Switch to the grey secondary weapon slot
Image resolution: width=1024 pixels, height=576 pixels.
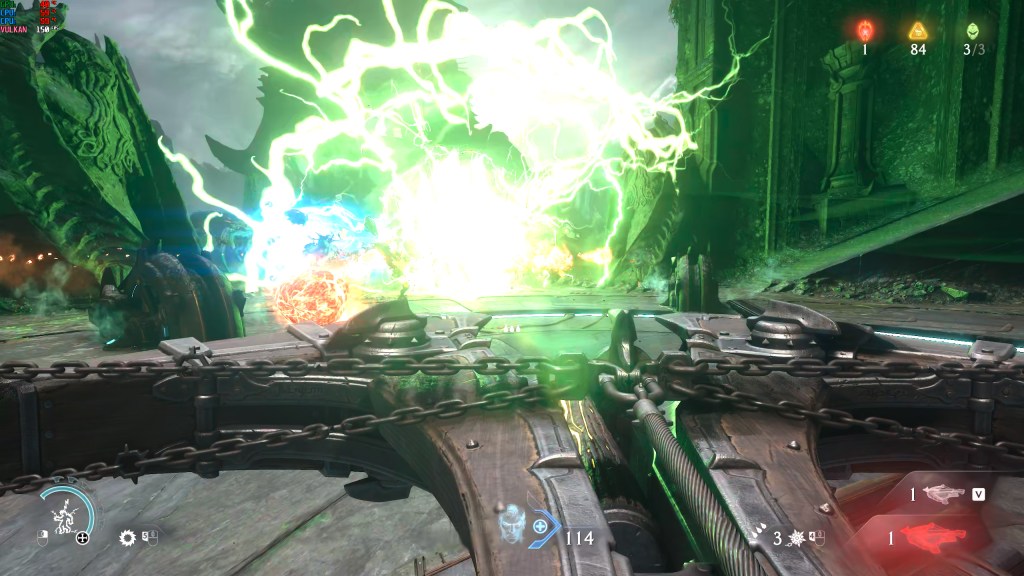[x=943, y=494]
